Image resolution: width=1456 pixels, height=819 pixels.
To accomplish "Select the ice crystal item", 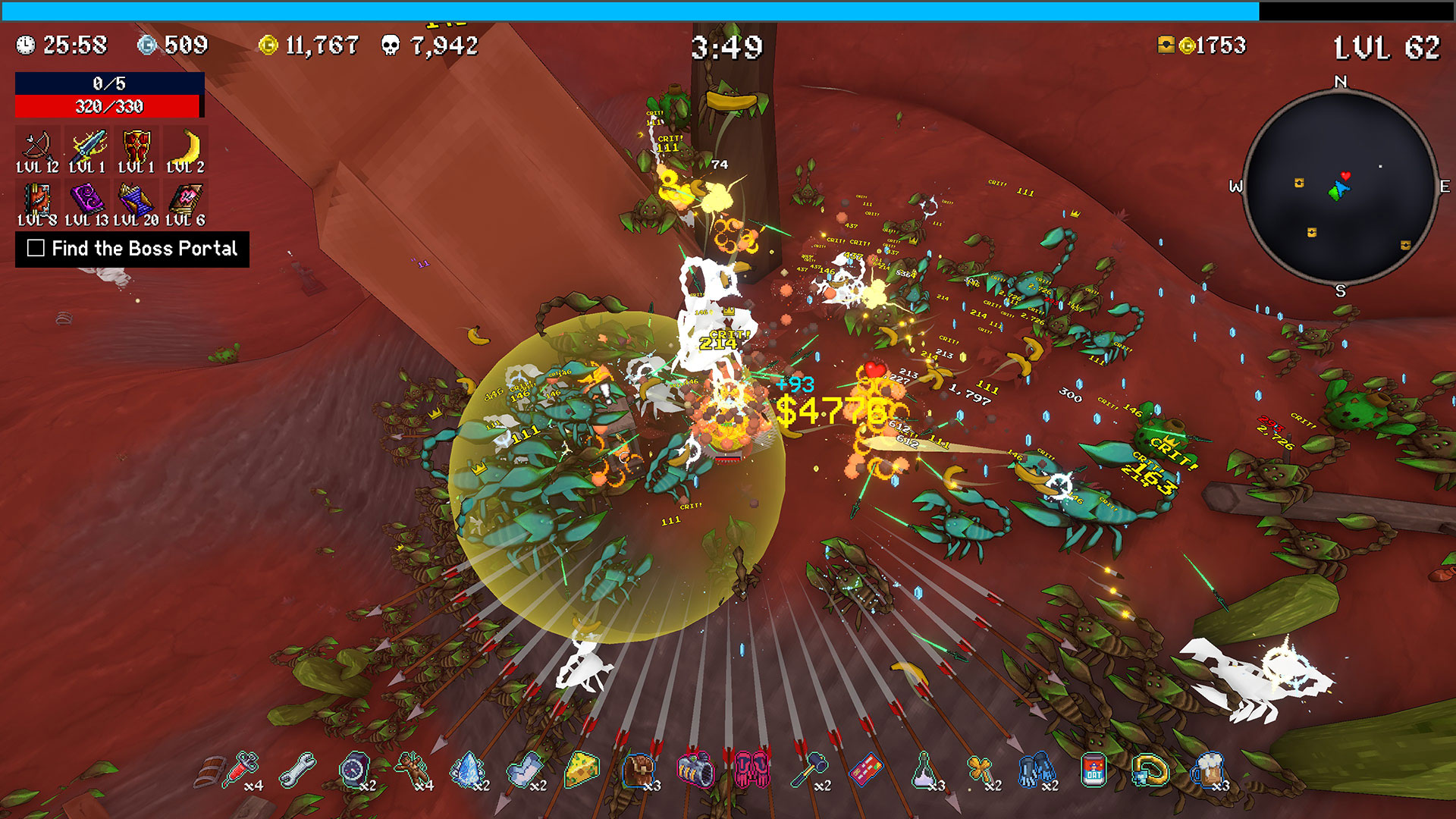I will click(468, 770).
